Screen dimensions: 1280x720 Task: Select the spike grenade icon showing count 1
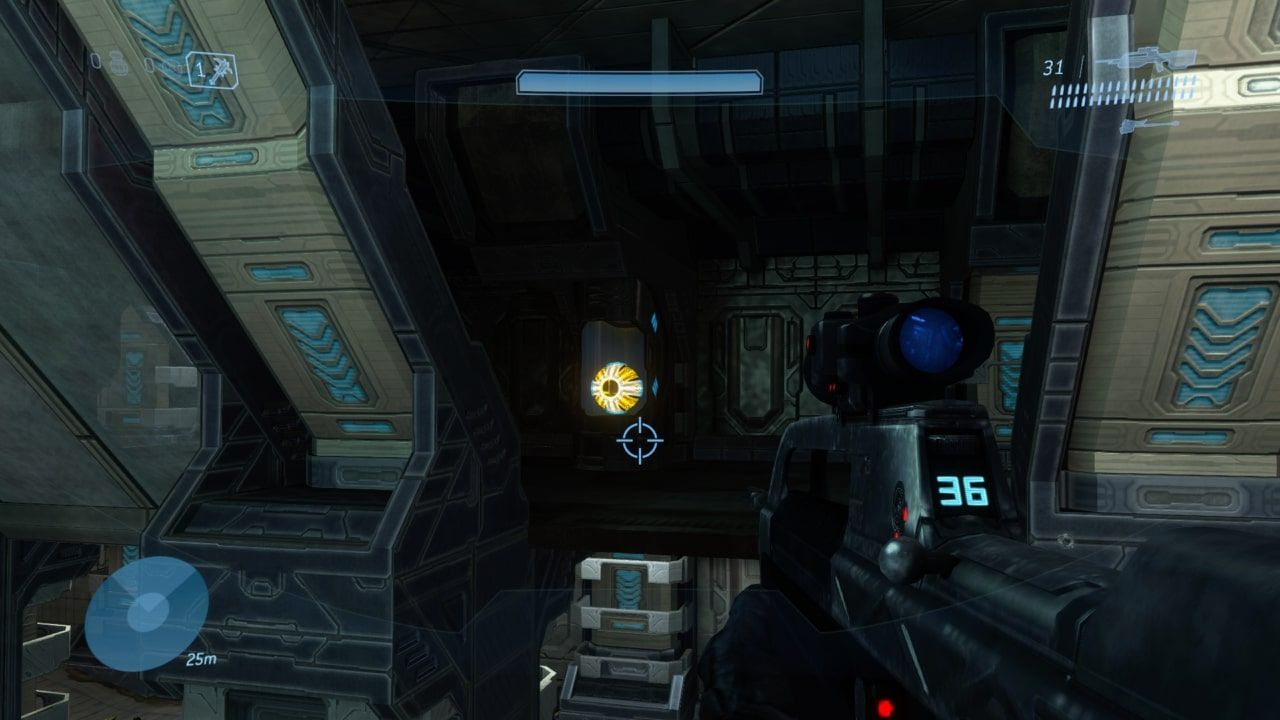pyautogui.click(x=212, y=70)
